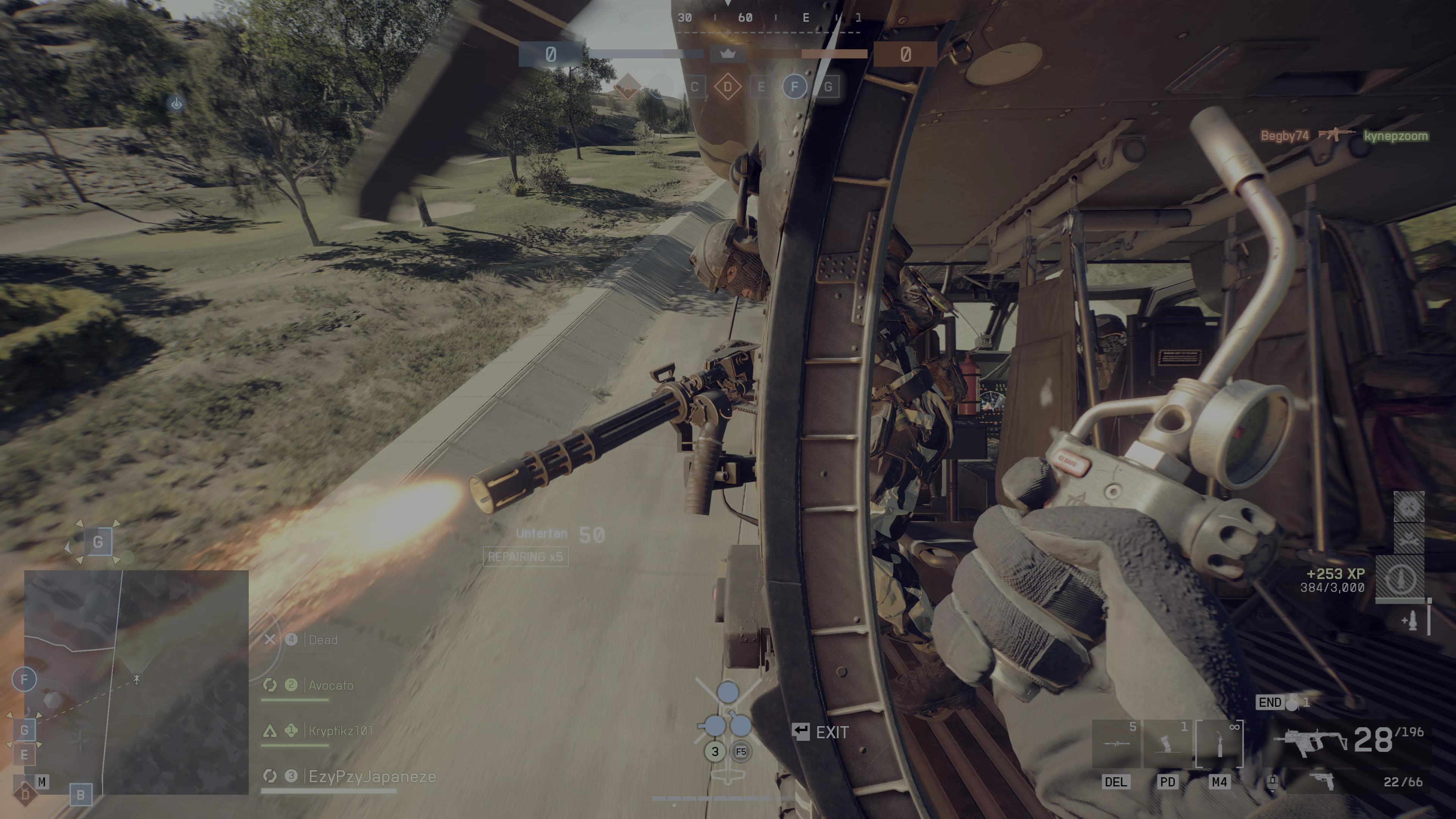Select the B objective marker on minimap
Image resolution: width=1456 pixels, height=819 pixels.
click(x=80, y=795)
